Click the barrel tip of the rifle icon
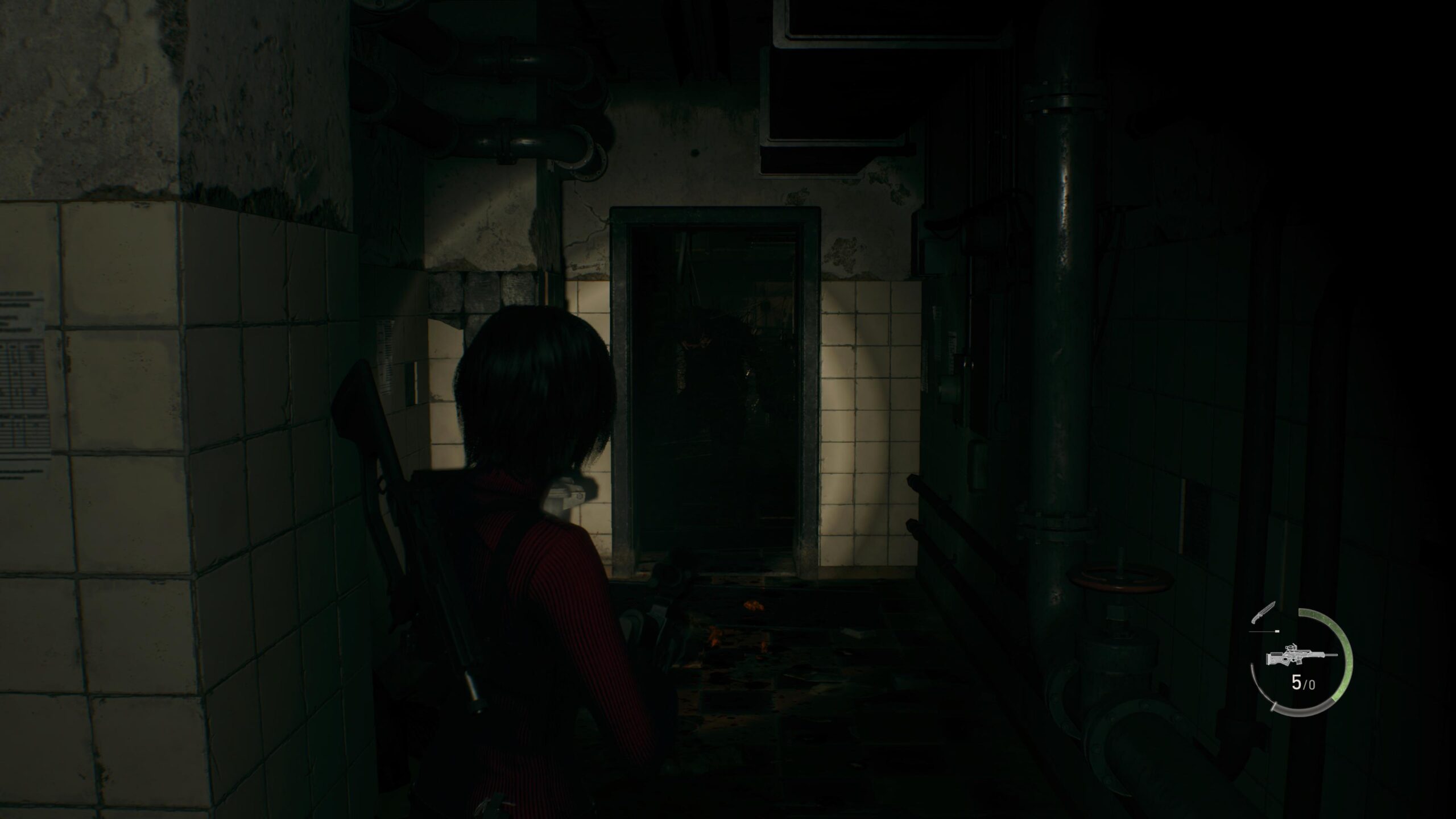This screenshot has width=1456, height=819. pyautogui.click(x=1336, y=655)
